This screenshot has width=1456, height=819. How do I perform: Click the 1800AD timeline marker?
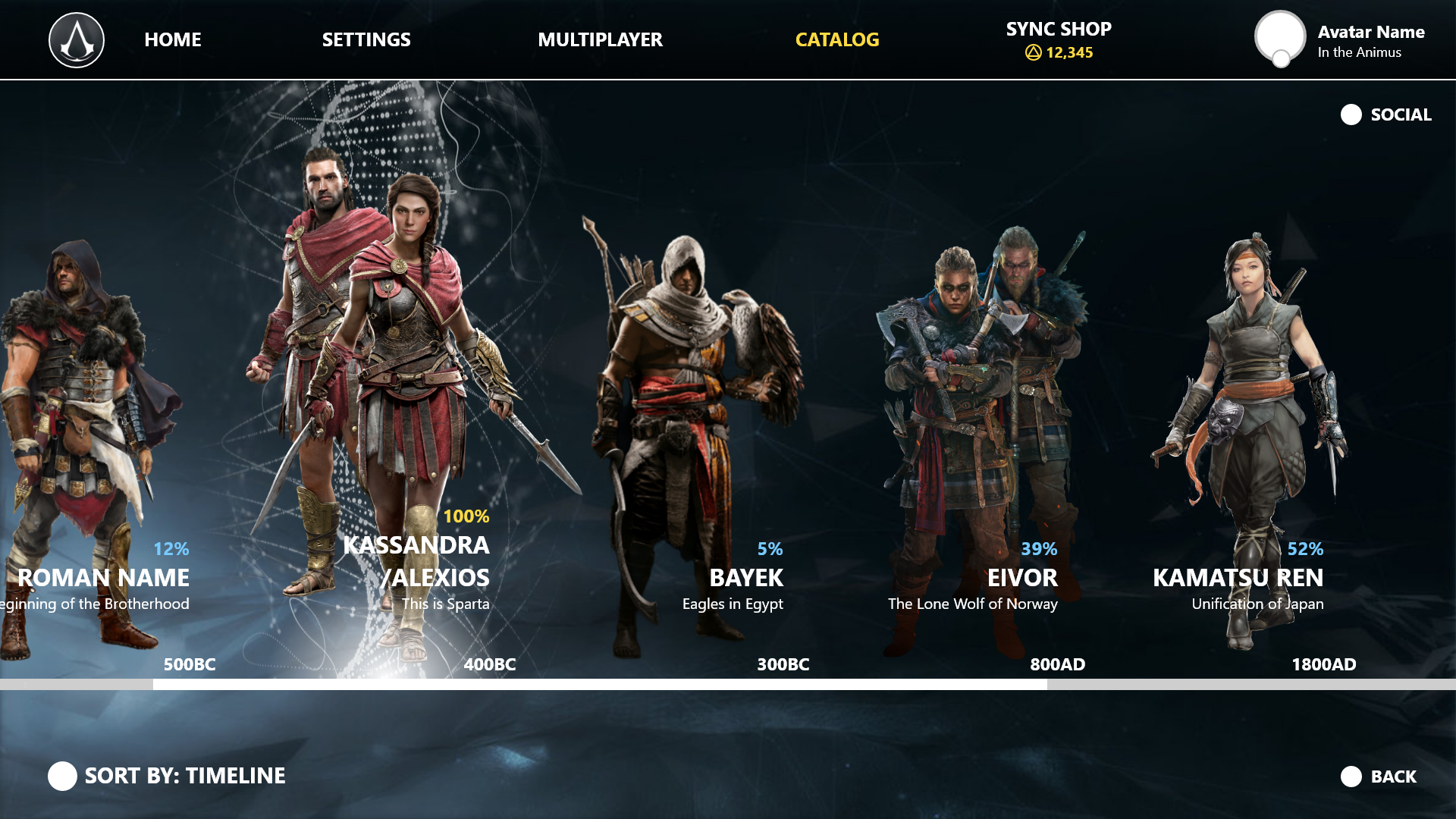pyautogui.click(x=1323, y=664)
